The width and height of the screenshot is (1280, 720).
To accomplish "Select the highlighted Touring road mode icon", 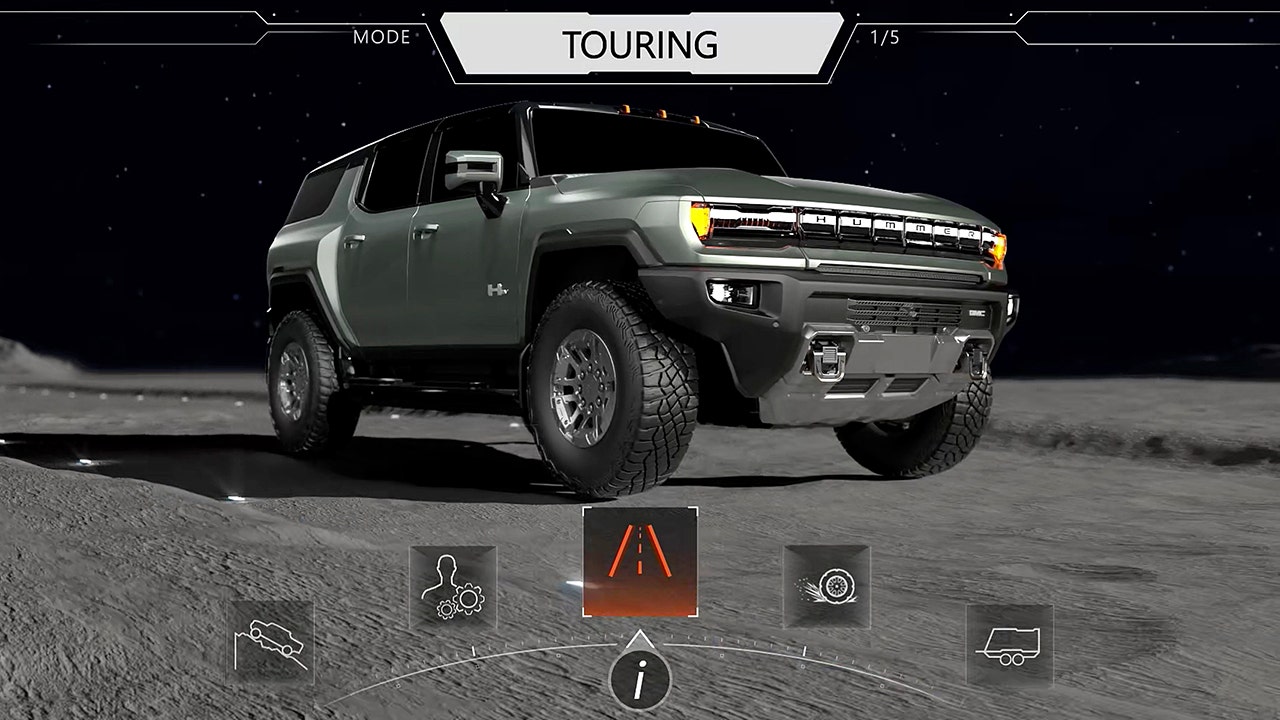I will [x=640, y=563].
